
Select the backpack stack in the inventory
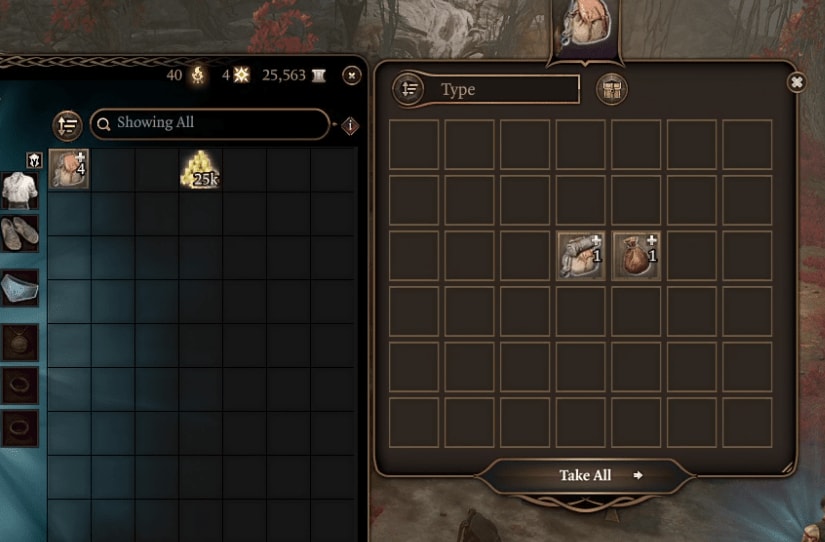(x=69, y=168)
